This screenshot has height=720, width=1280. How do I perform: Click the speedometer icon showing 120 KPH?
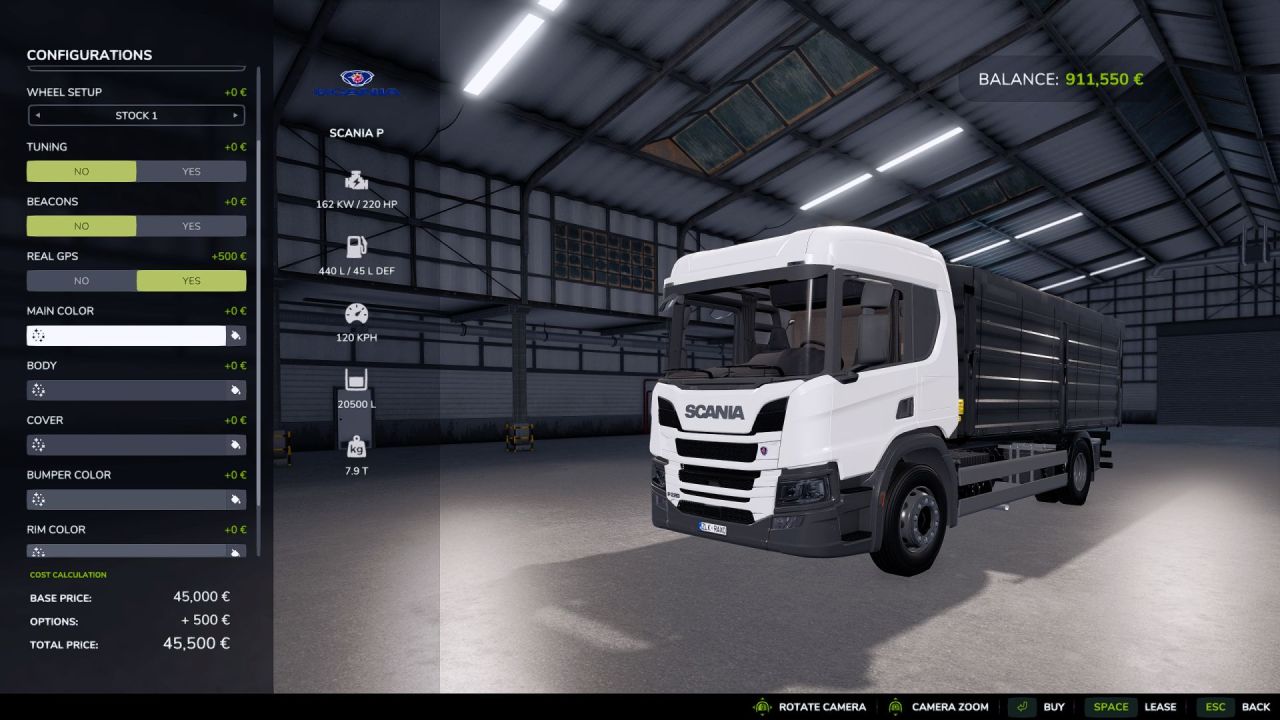tap(355, 314)
